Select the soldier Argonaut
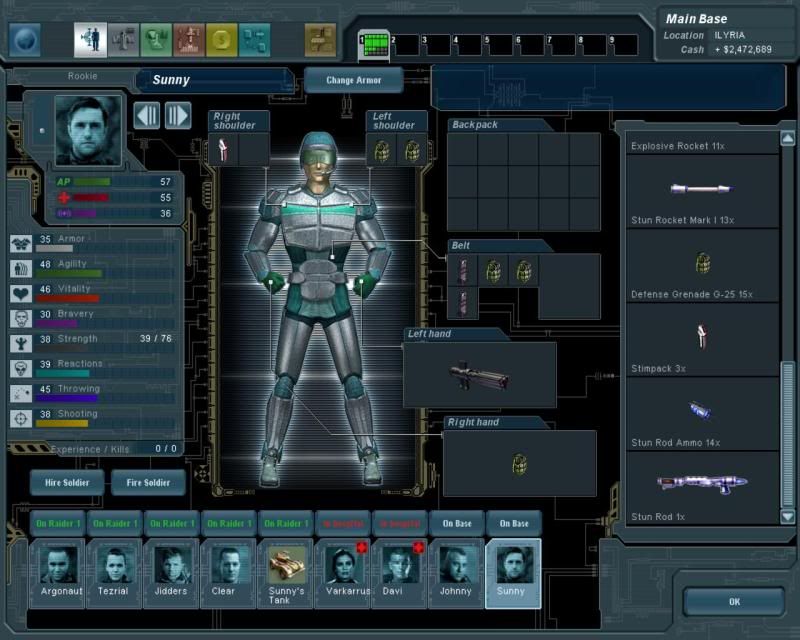 pyautogui.click(x=58, y=573)
